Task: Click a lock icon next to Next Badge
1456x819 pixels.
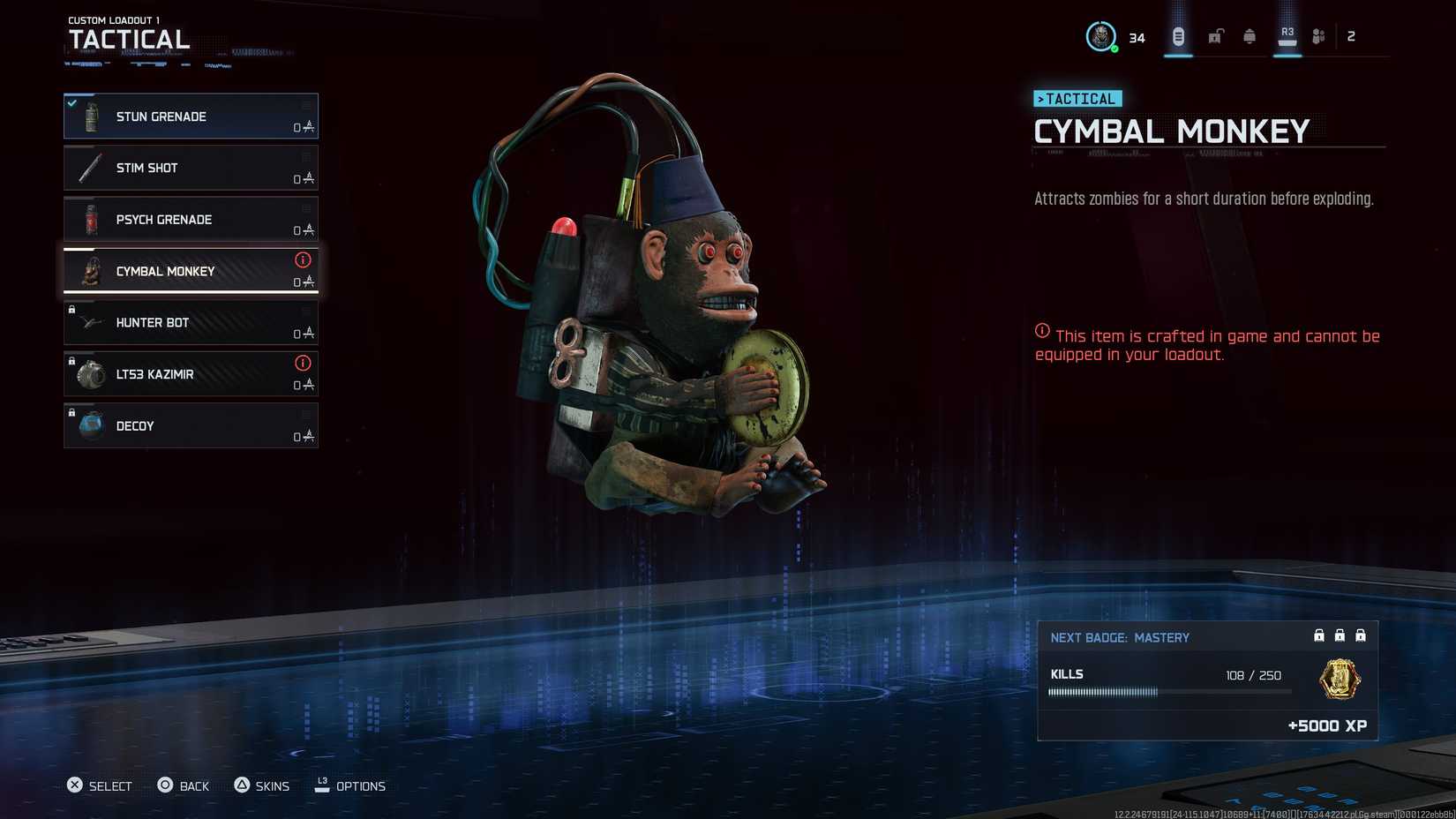Action: click(1319, 635)
